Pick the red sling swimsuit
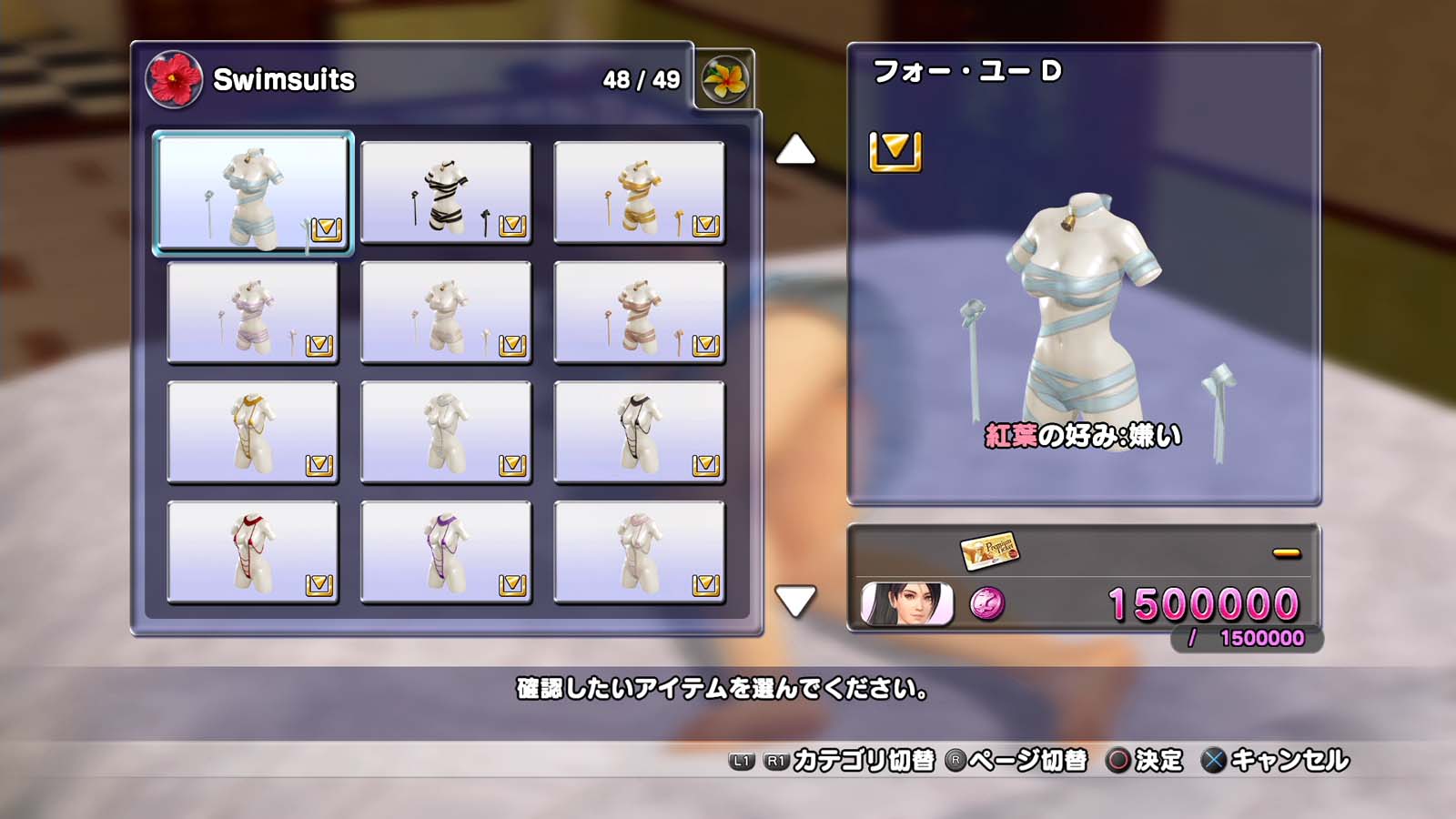The width and height of the screenshot is (1456, 819). [x=253, y=552]
